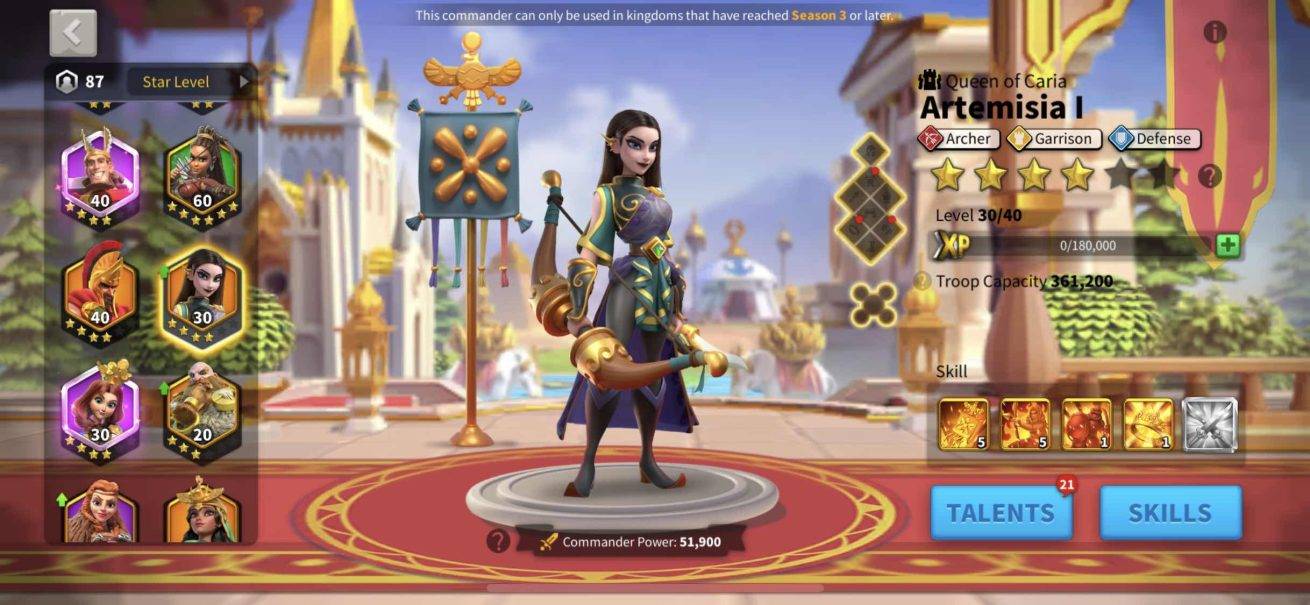Tap the Troop Capacity help icon
Screen dimensions: 1310x605
tap(922, 282)
